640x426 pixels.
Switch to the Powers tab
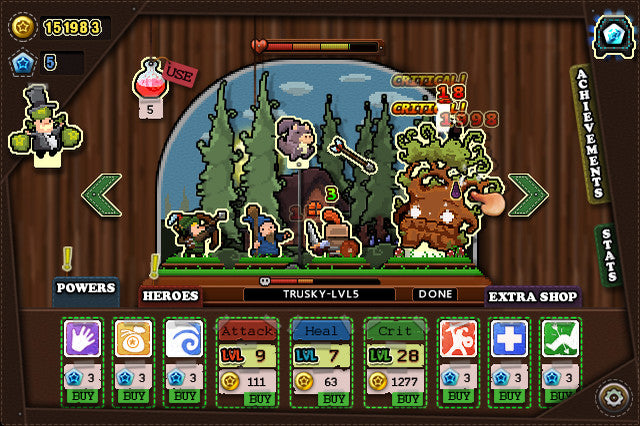(85, 288)
